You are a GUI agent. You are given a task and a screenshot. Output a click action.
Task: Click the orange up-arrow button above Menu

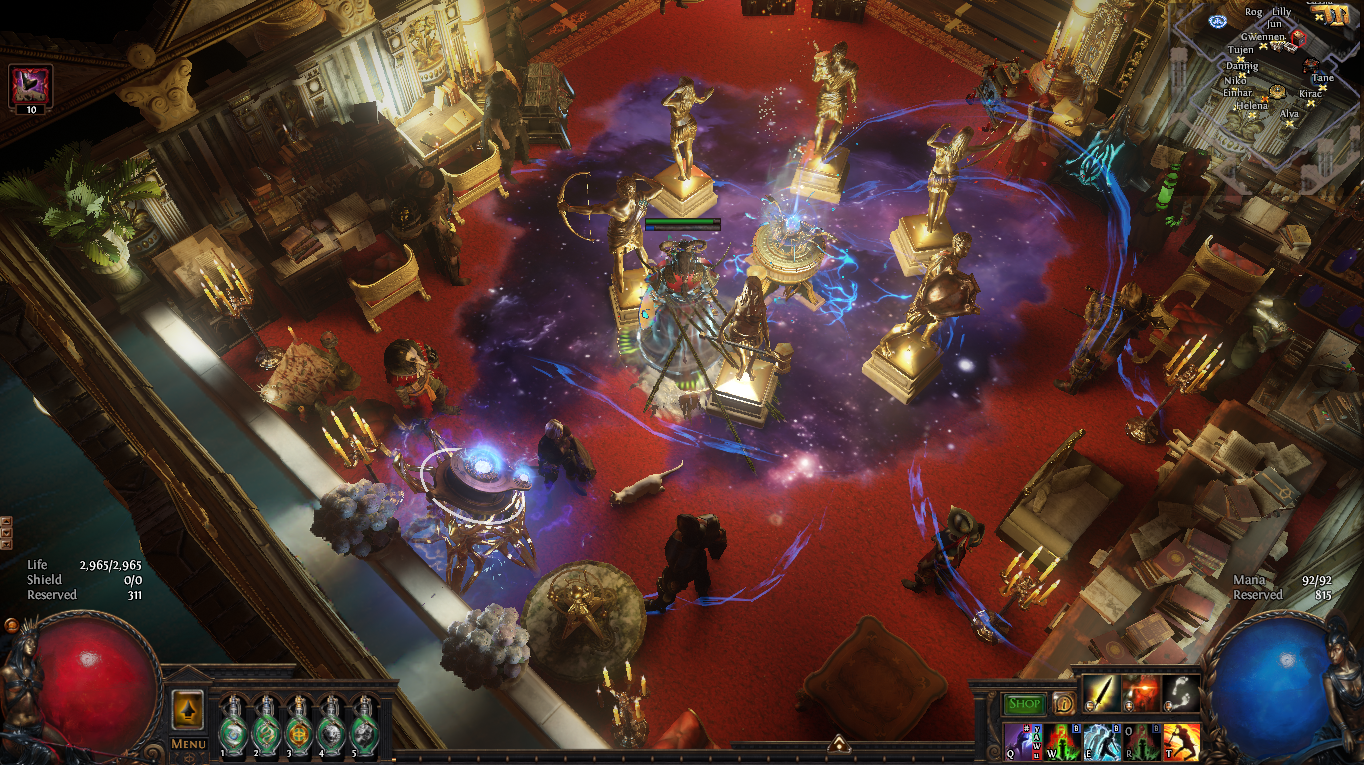(x=188, y=709)
